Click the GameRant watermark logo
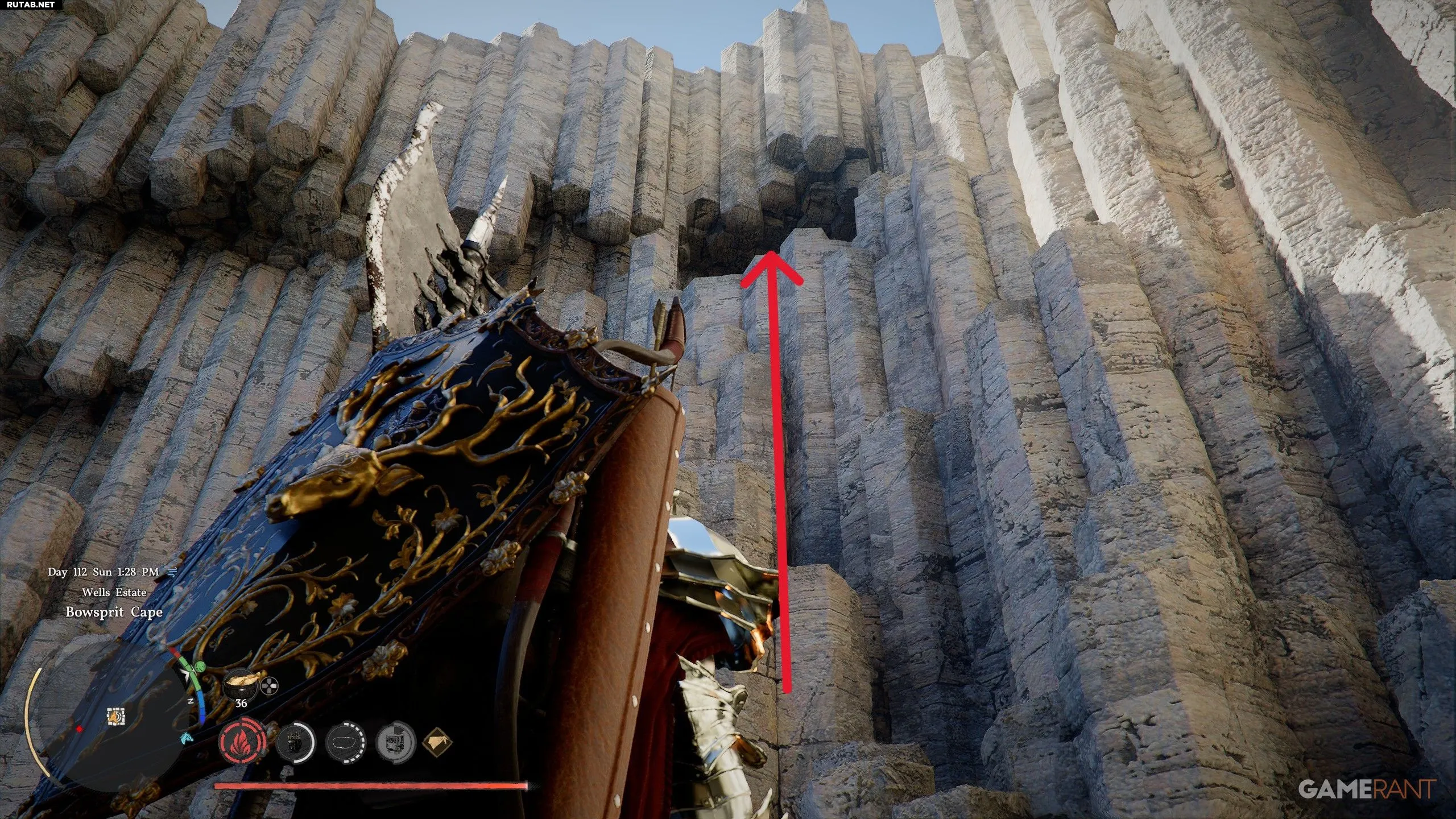Image resolution: width=1456 pixels, height=819 pixels. (1366, 788)
